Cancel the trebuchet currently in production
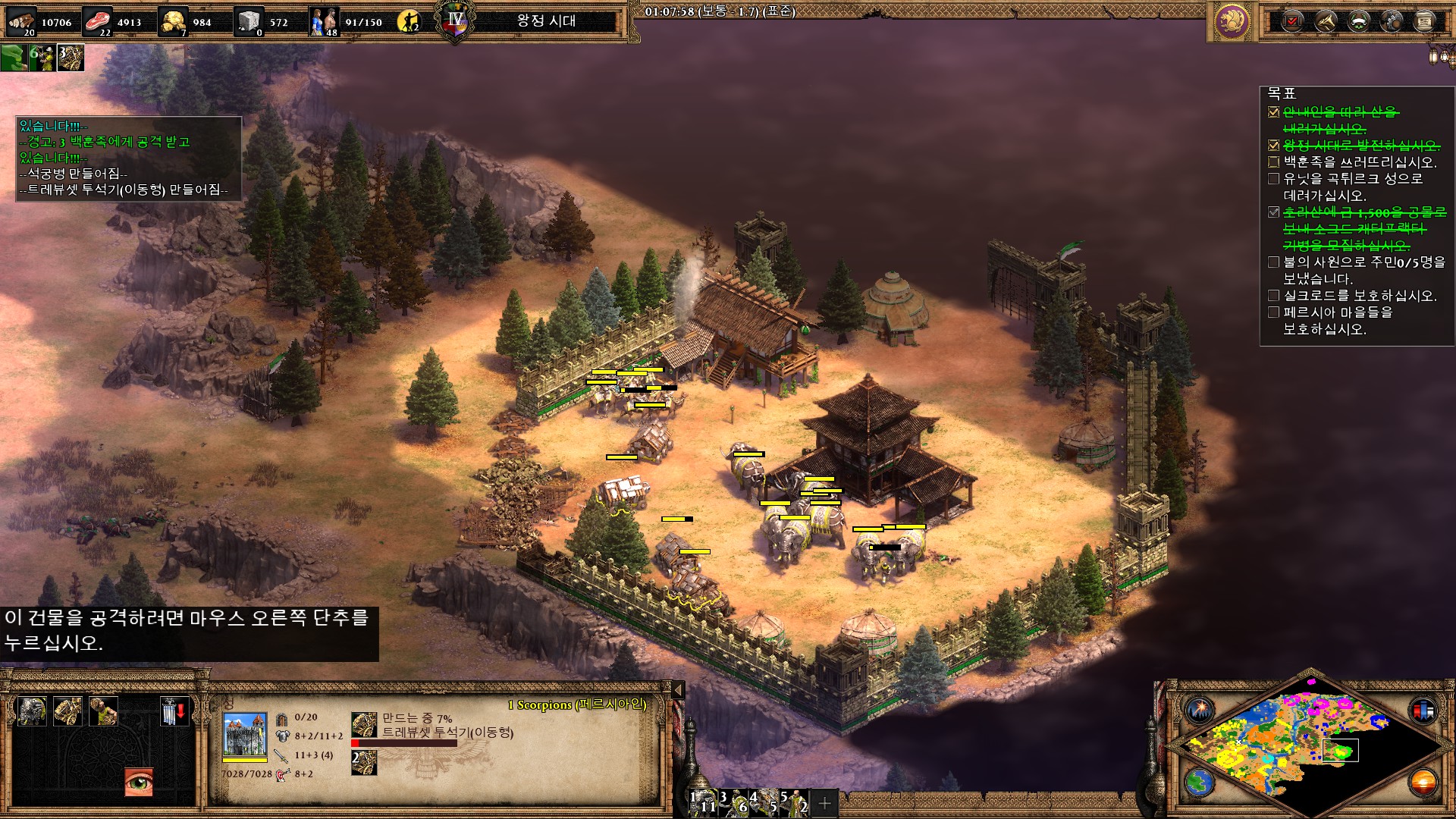 (364, 725)
